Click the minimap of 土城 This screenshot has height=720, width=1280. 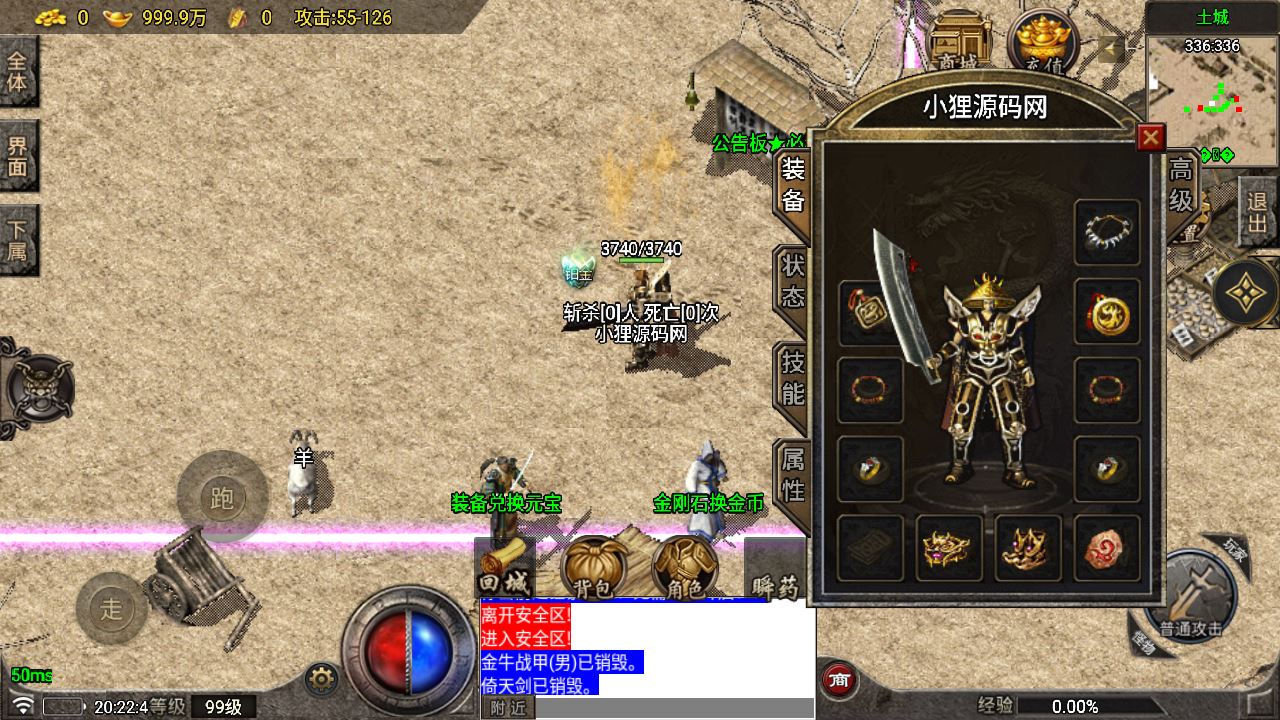pos(1211,102)
